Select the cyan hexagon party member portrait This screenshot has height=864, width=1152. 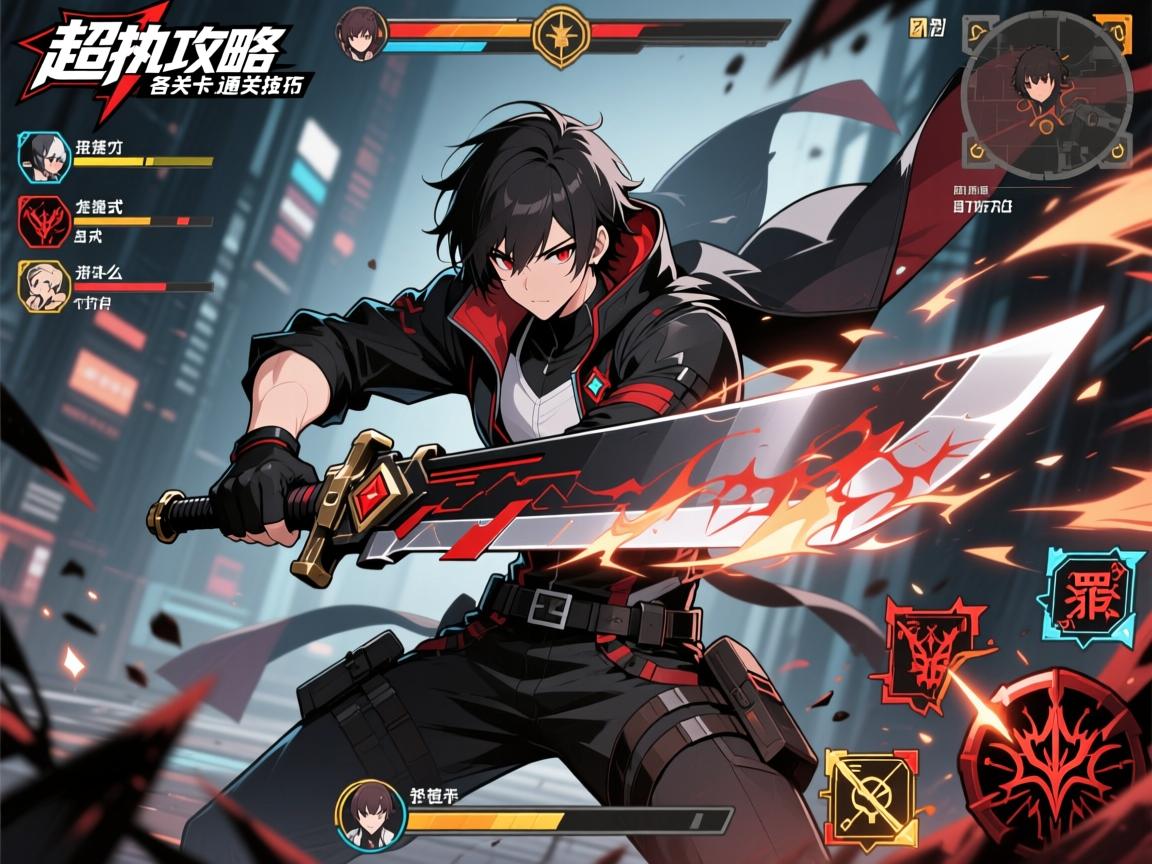click(43, 156)
